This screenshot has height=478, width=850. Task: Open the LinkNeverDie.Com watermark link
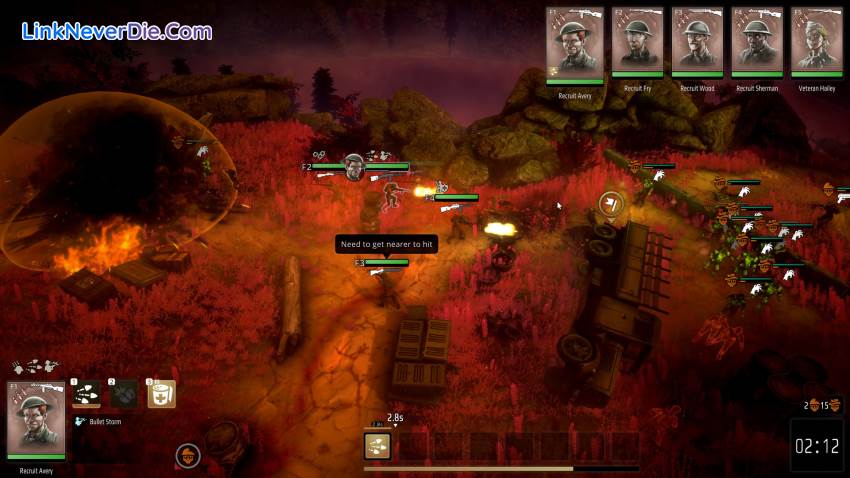pyautogui.click(x=116, y=31)
